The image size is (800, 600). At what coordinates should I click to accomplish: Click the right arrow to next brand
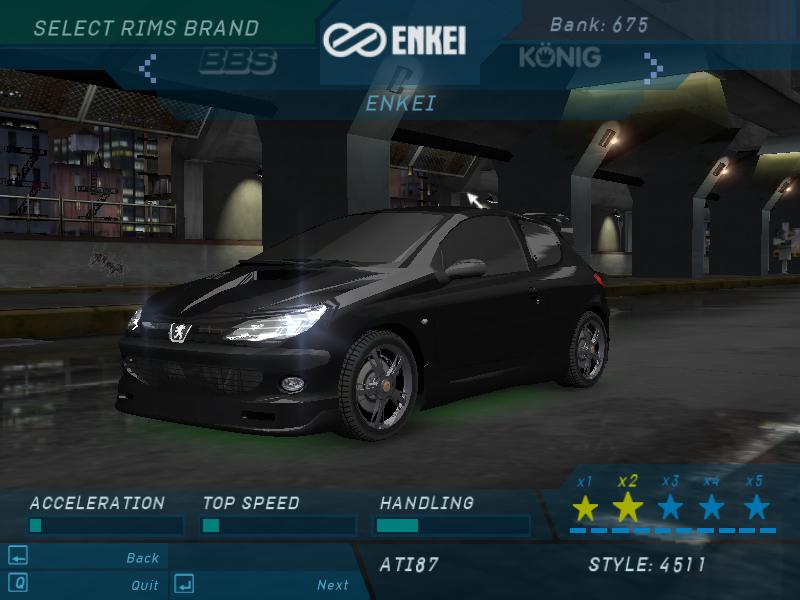653,67
